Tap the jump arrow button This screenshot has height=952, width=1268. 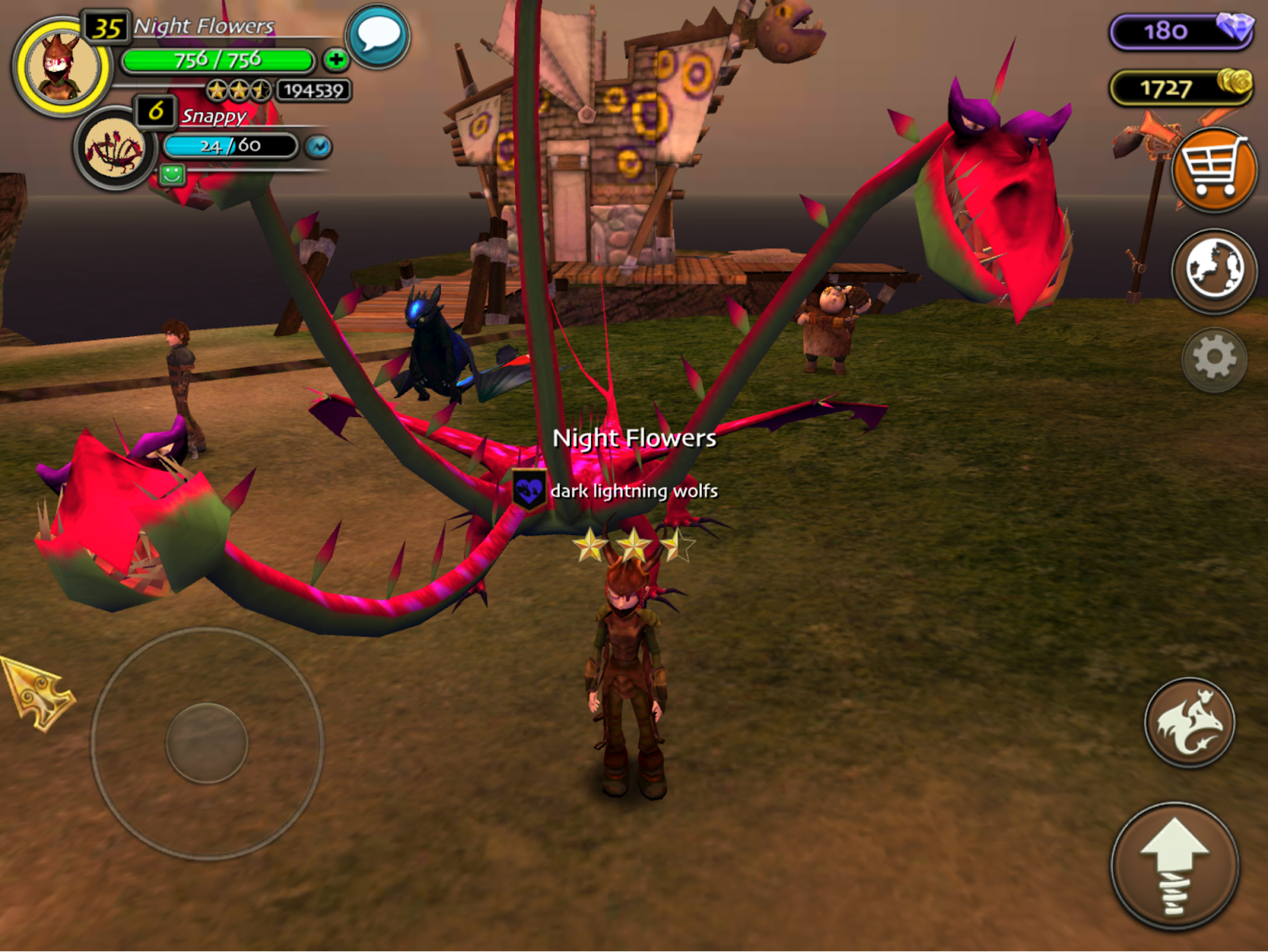tap(1174, 865)
